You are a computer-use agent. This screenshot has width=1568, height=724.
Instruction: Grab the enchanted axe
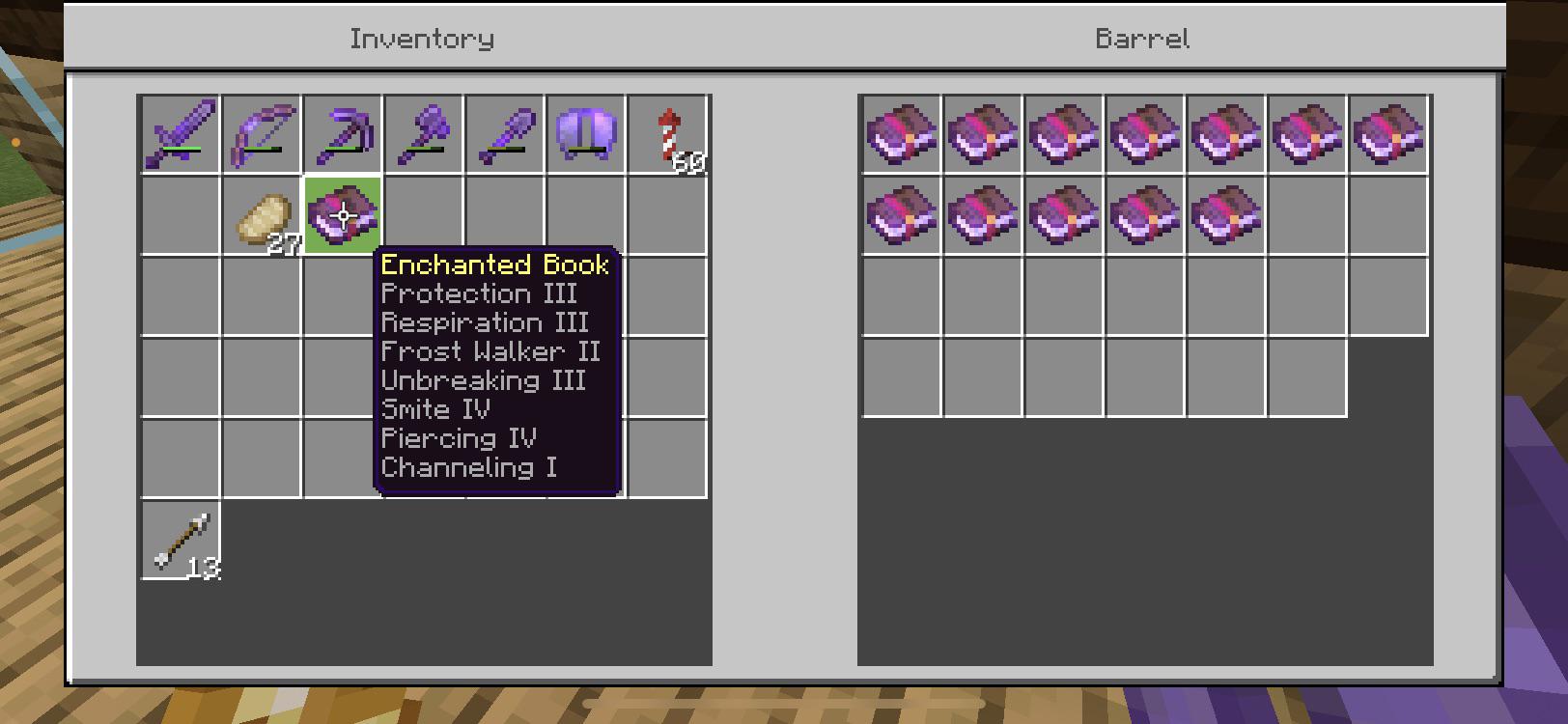click(422, 132)
